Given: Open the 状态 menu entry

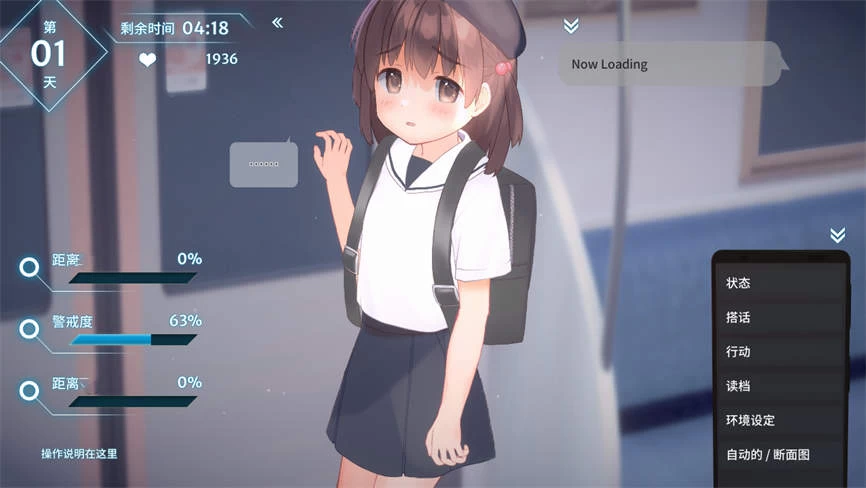Looking at the screenshot, I should [780, 283].
